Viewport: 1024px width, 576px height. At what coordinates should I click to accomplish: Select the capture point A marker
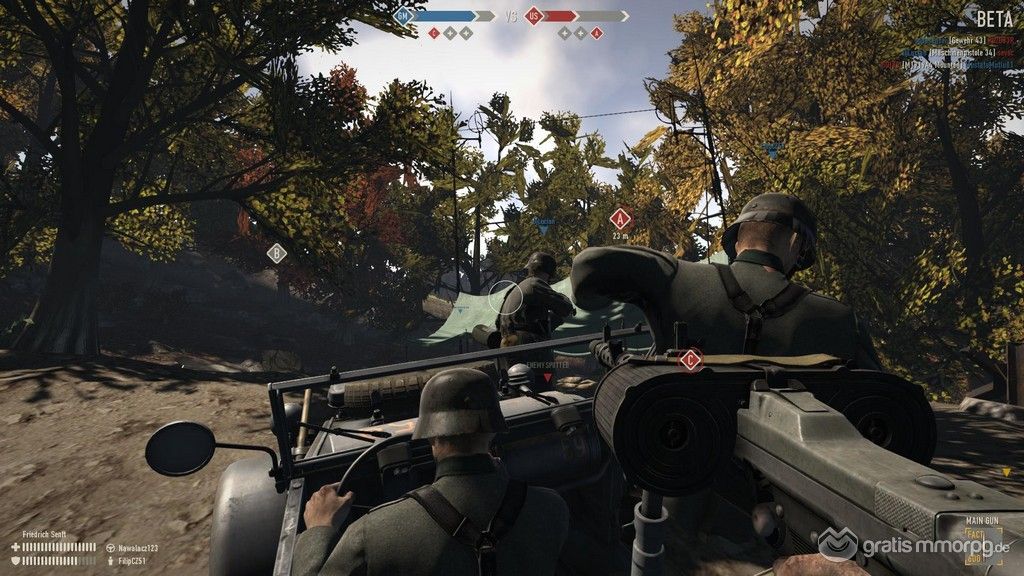pos(621,219)
